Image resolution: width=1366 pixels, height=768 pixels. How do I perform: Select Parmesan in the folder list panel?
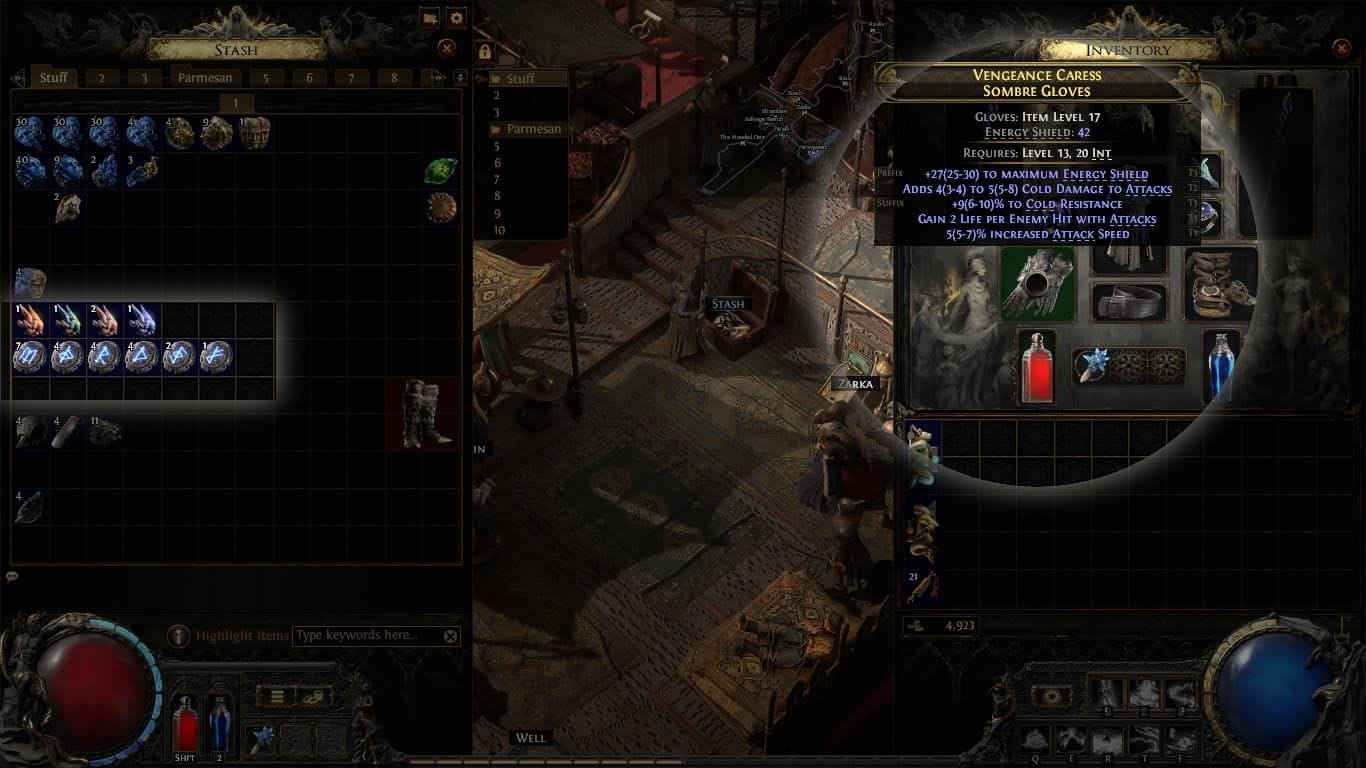pyautogui.click(x=535, y=128)
